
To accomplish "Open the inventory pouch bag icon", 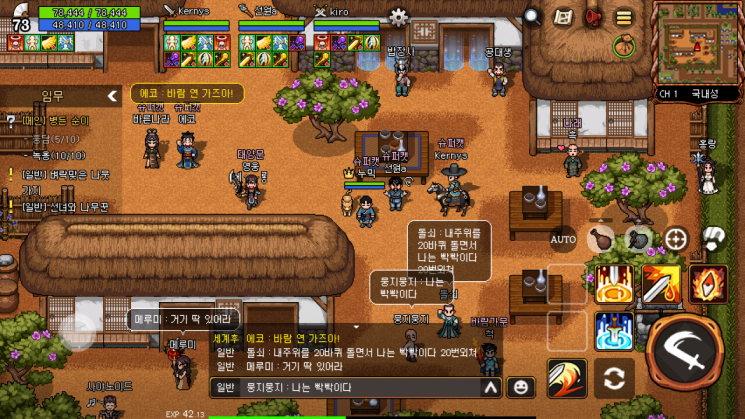I will tap(625, 45).
